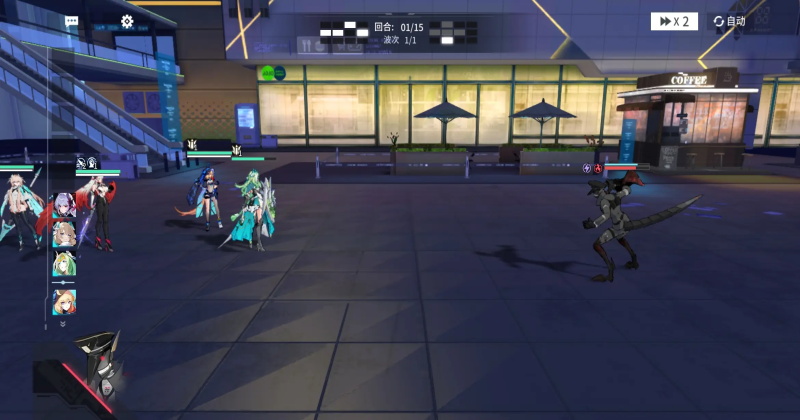Toggle the X2 battle speed button
This screenshot has height=420, width=800.
(x=674, y=21)
